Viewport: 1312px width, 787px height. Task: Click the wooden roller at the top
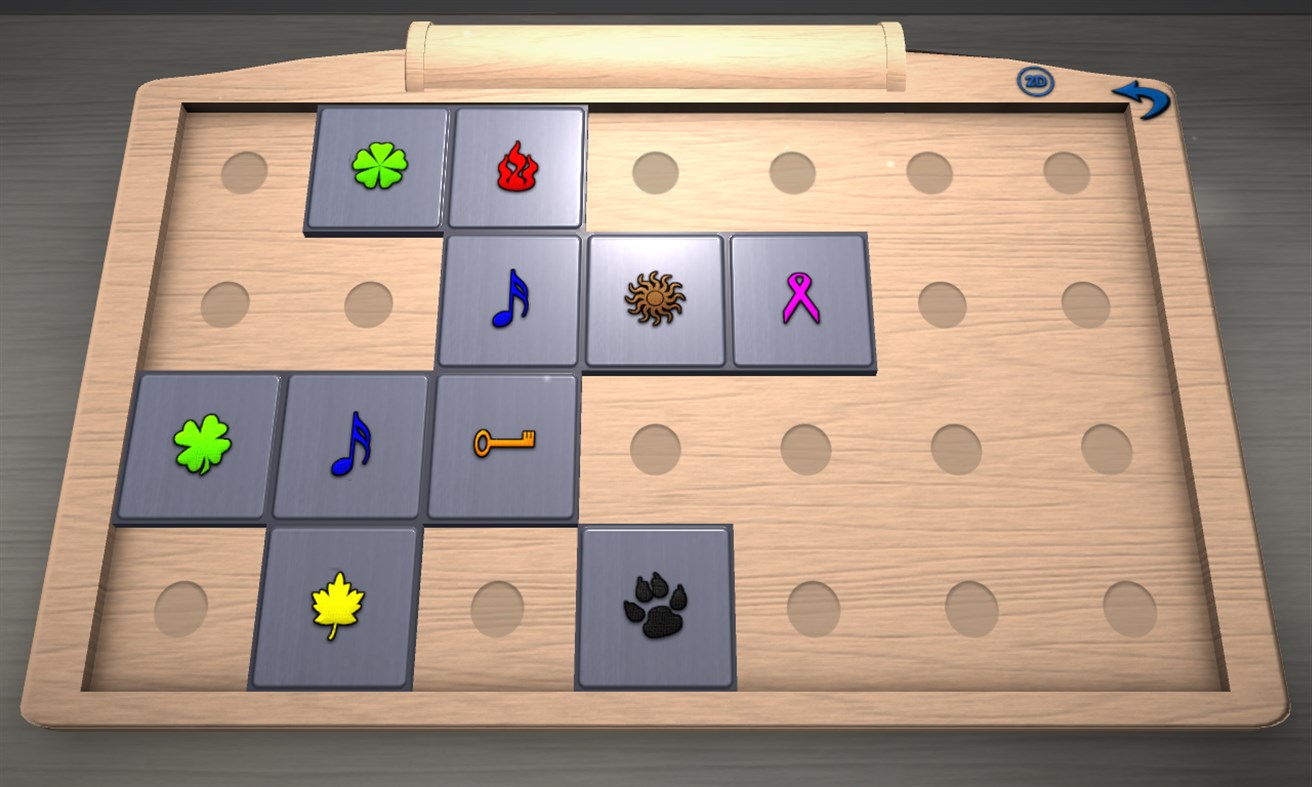point(650,48)
